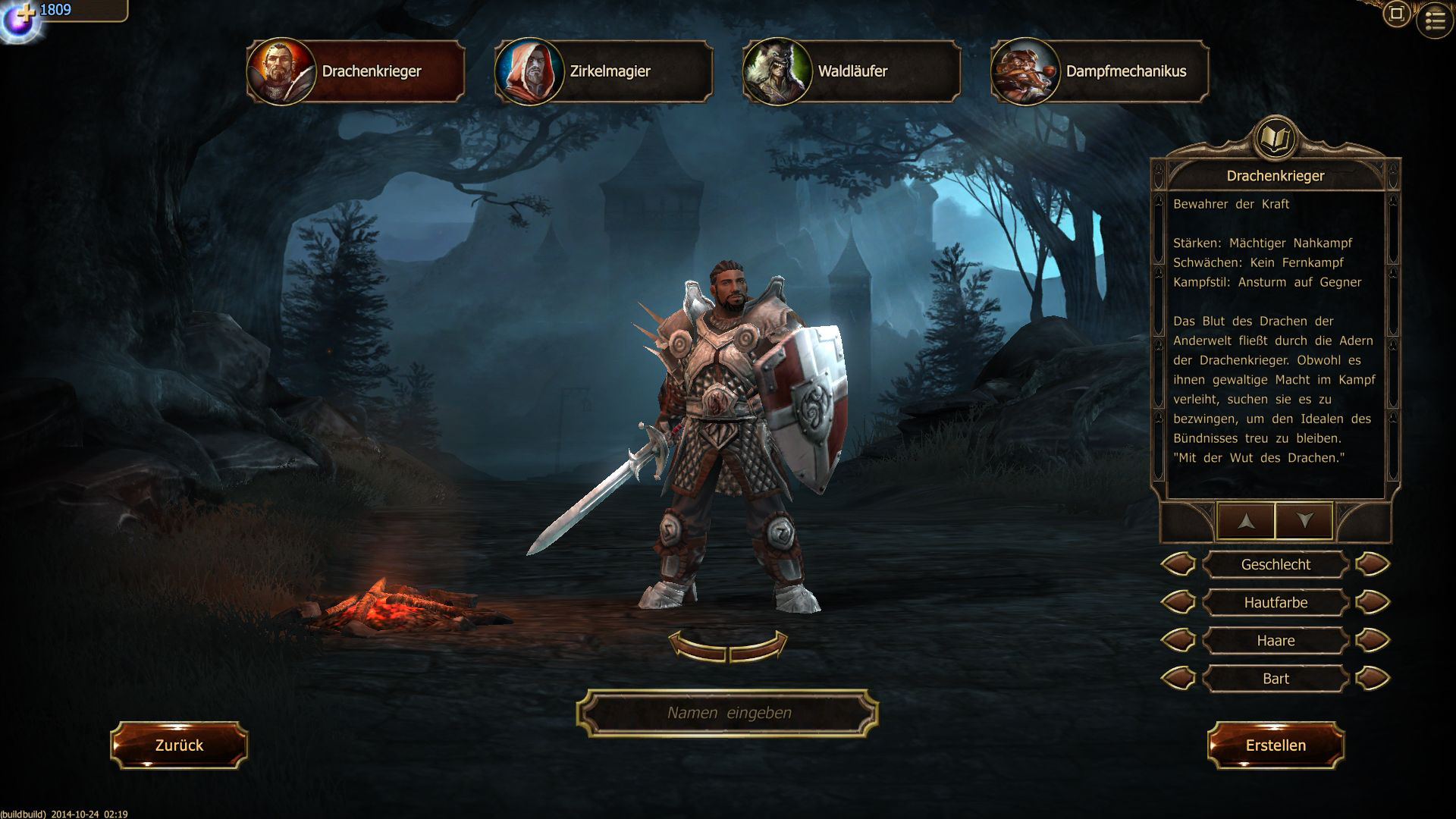Cycle to next Bart style
Viewport: 1456px width, 819px height.
(x=1373, y=679)
